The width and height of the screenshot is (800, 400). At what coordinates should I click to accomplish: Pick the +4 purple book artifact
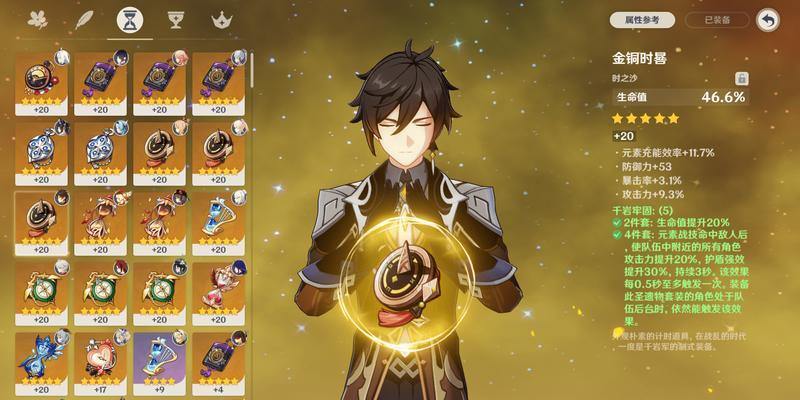pos(215,360)
